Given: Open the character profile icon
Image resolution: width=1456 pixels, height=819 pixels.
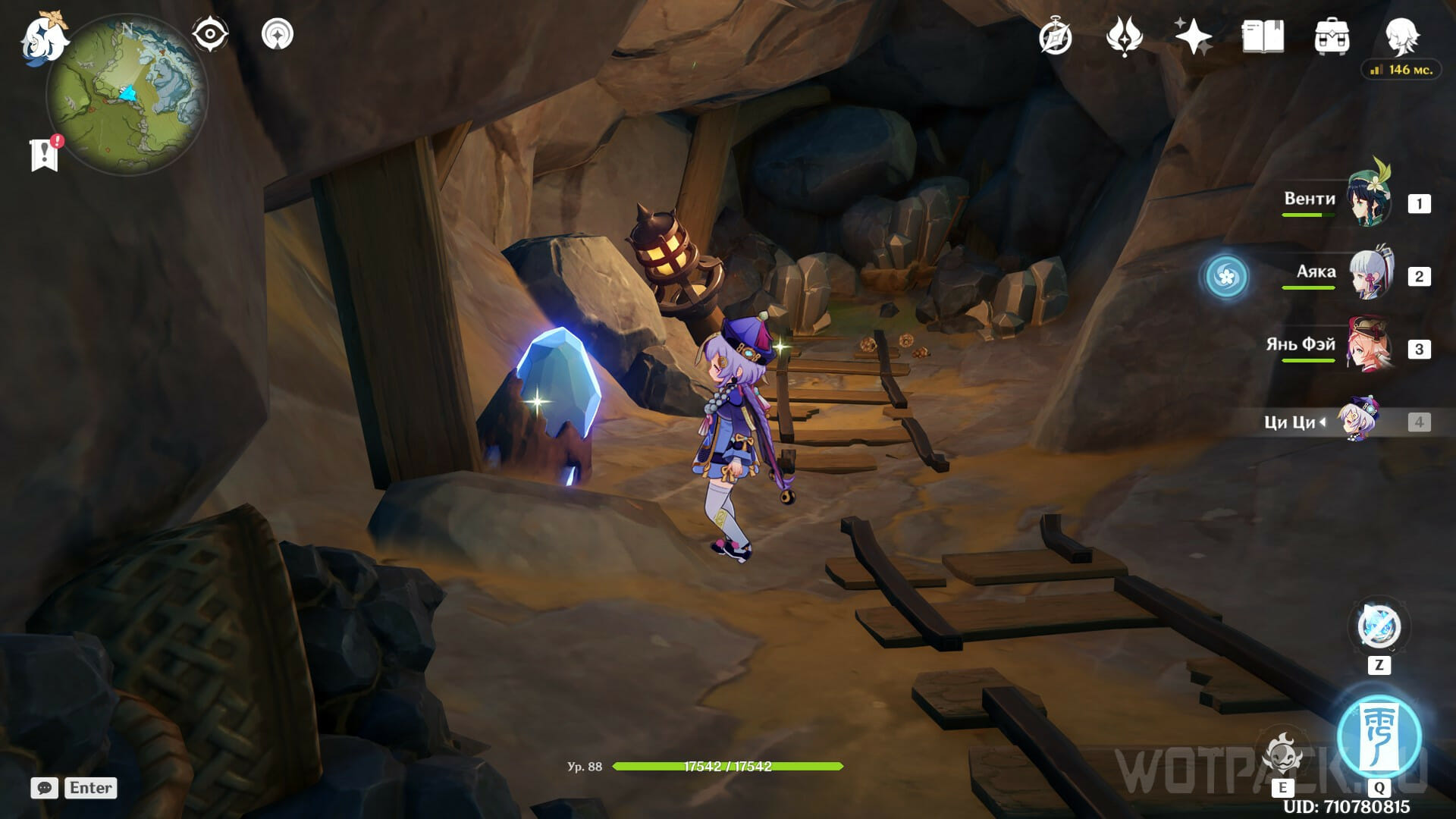Looking at the screenshot, I should 1401,35.
